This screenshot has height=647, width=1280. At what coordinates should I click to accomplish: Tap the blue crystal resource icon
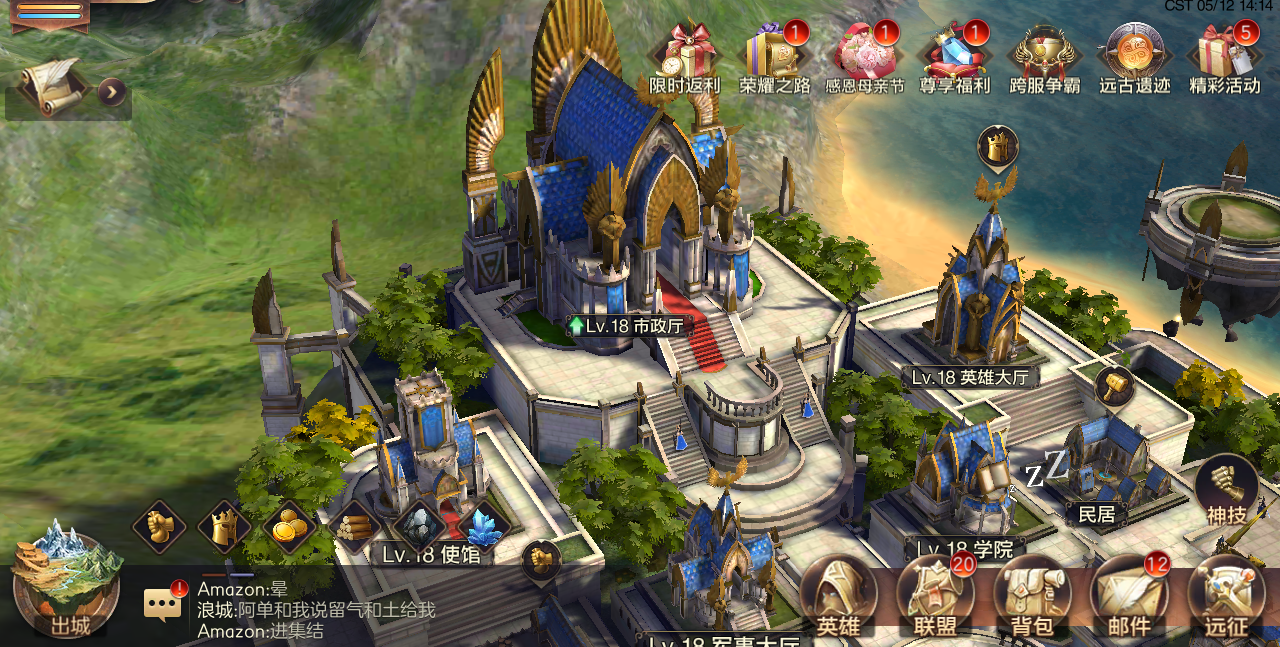[x=485, y=525]
